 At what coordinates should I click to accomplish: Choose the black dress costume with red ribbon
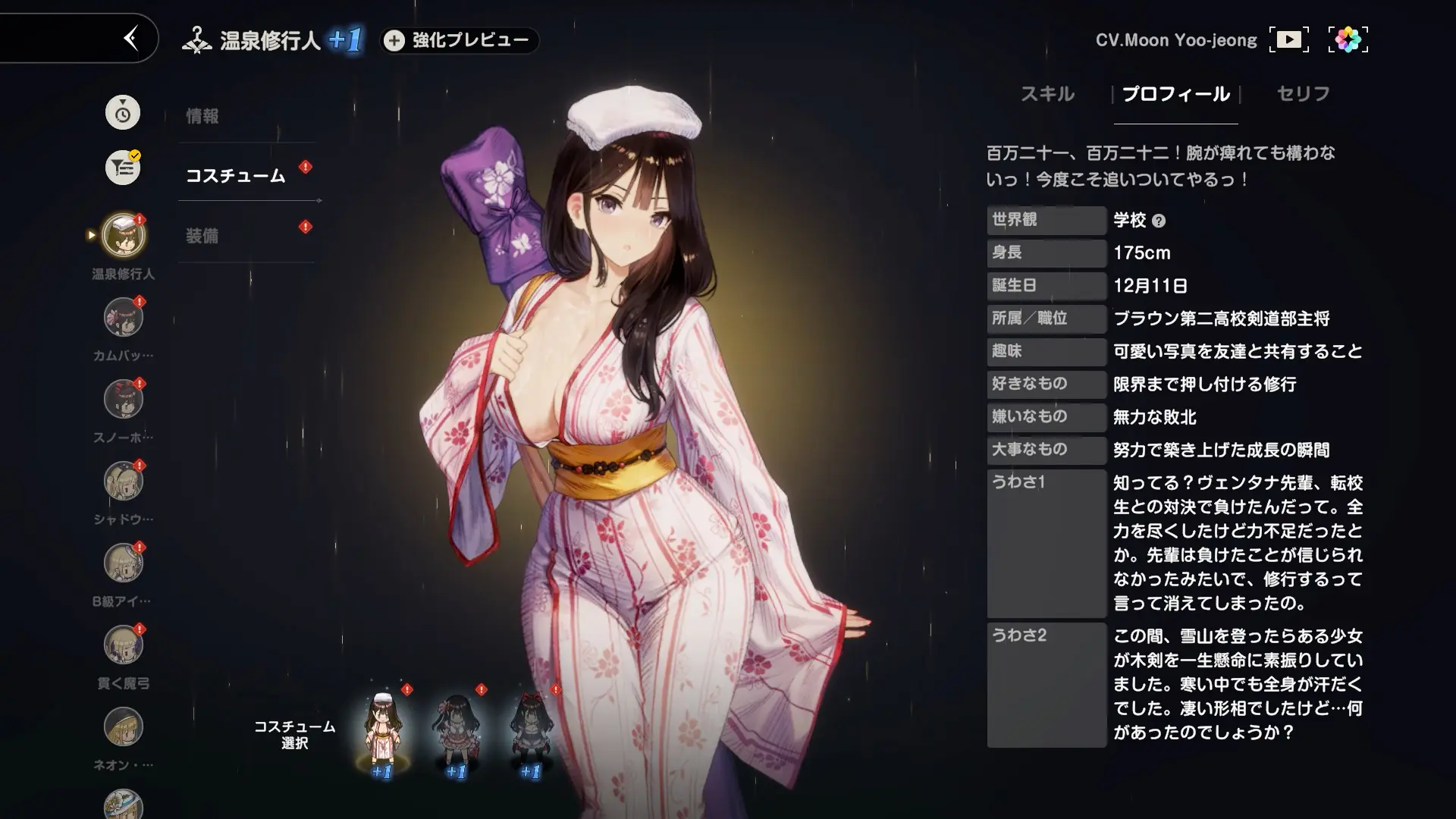[x=530, y=728]
